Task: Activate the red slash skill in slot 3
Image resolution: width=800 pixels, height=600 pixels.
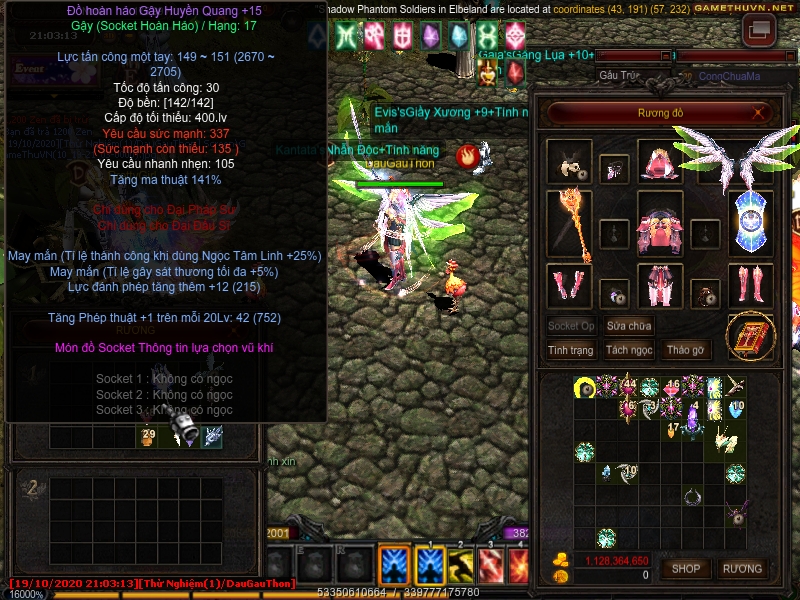Action: (x=492, y=566)
